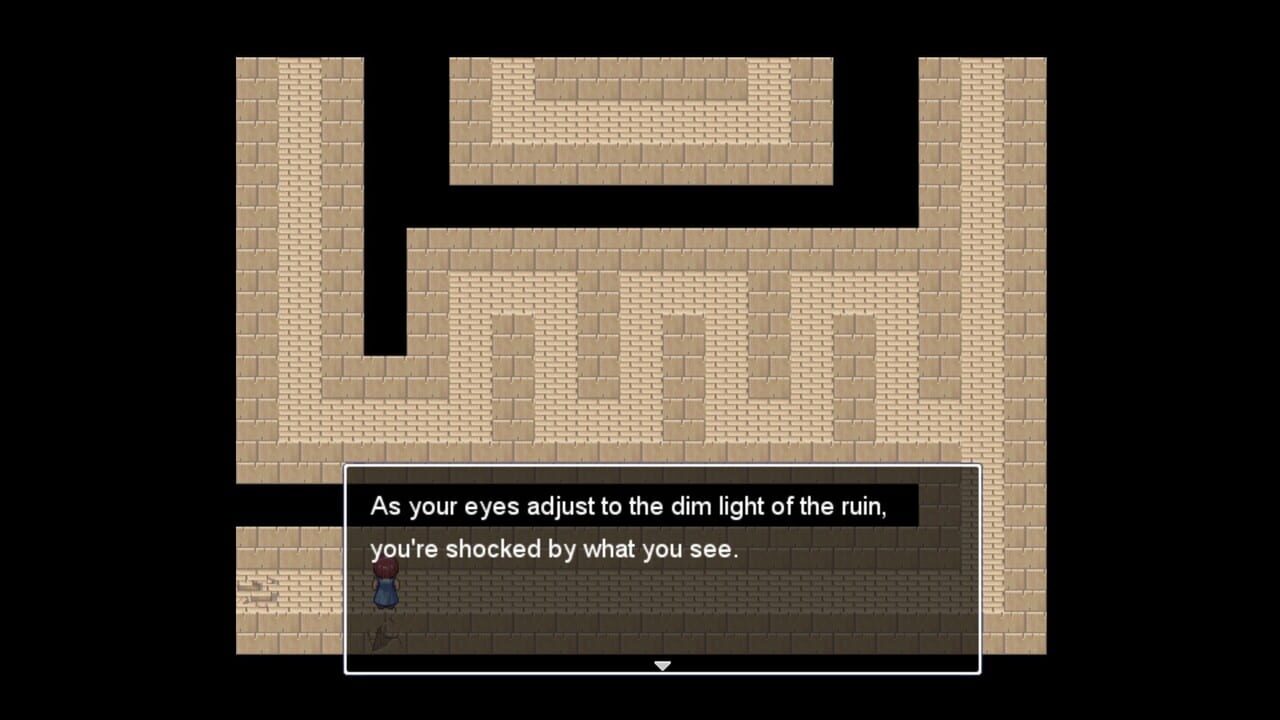This screenshot has height=720, width=1280.
Task: Click the downward triangle prompting to continue
Action: click(662, 665)
